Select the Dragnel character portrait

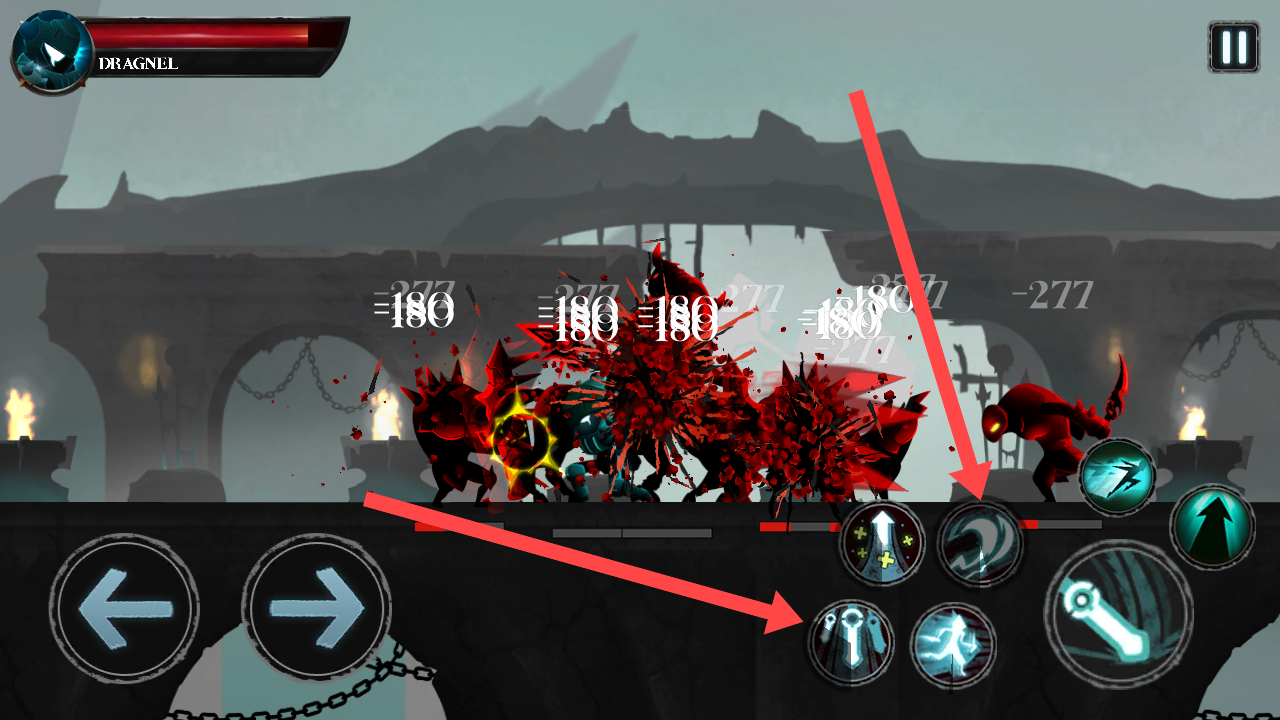[50, 52]
